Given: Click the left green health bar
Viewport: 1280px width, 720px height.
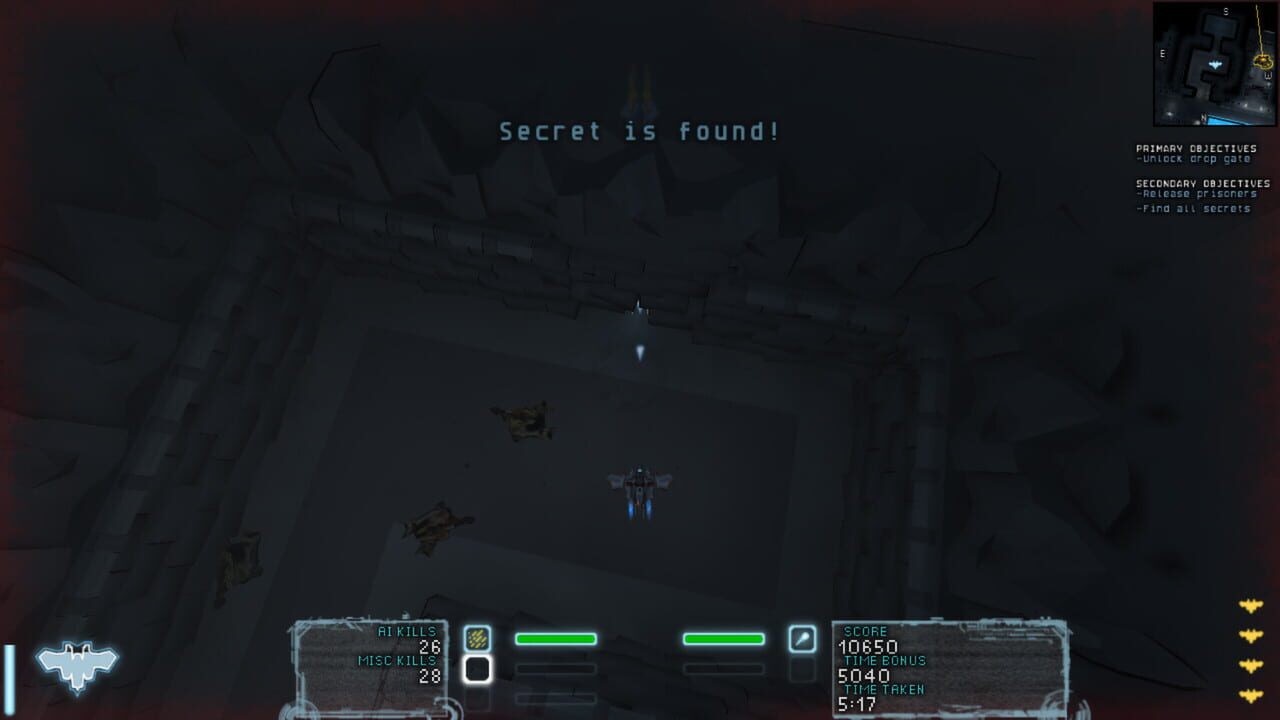Looking at the screenshot, I should [x=555, y=638].
